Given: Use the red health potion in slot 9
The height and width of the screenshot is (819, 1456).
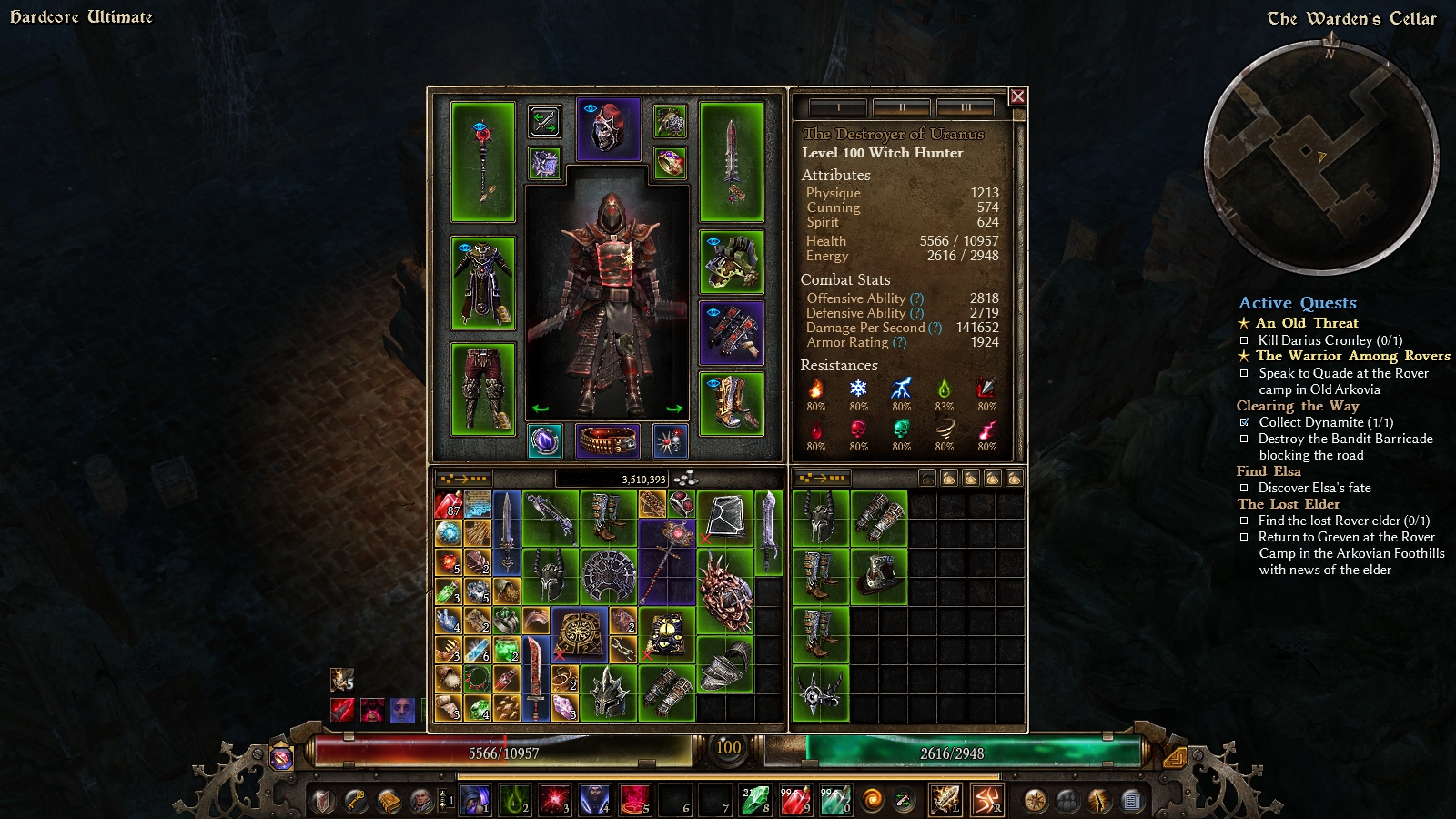Looking at the screenshot, I should coord(794,800).
